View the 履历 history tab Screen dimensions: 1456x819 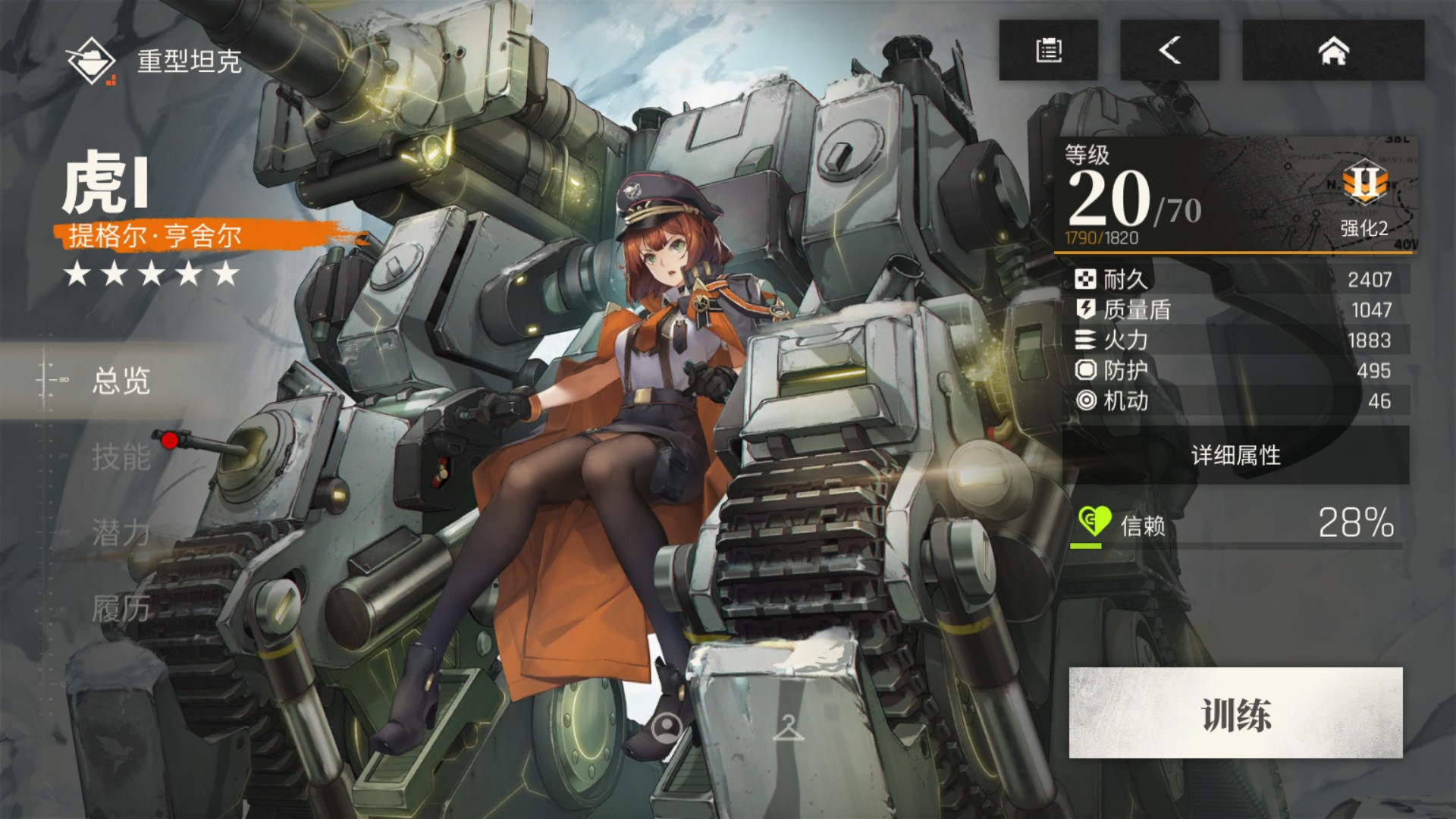tap(121, 608)
